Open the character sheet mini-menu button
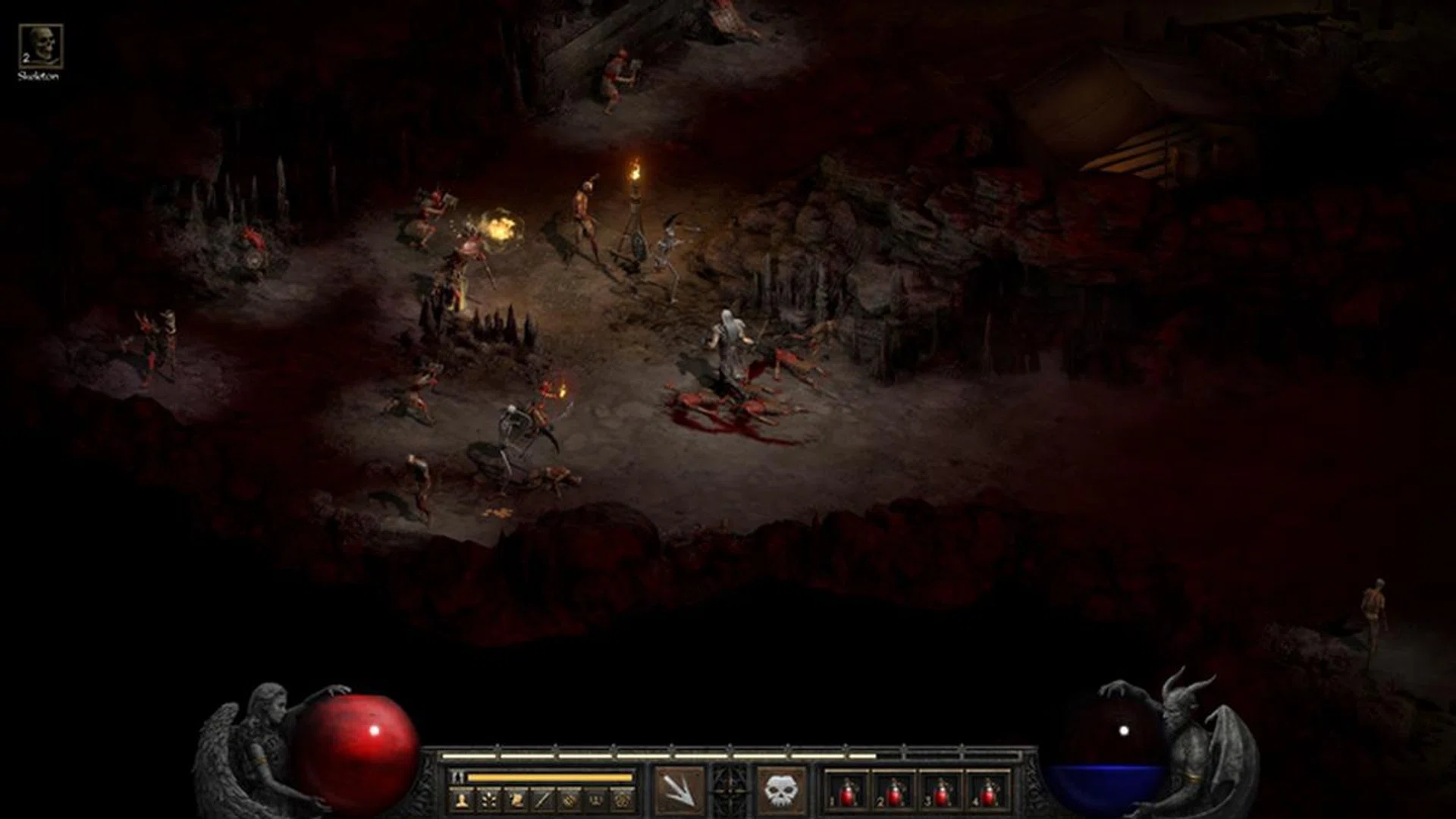 462,799
